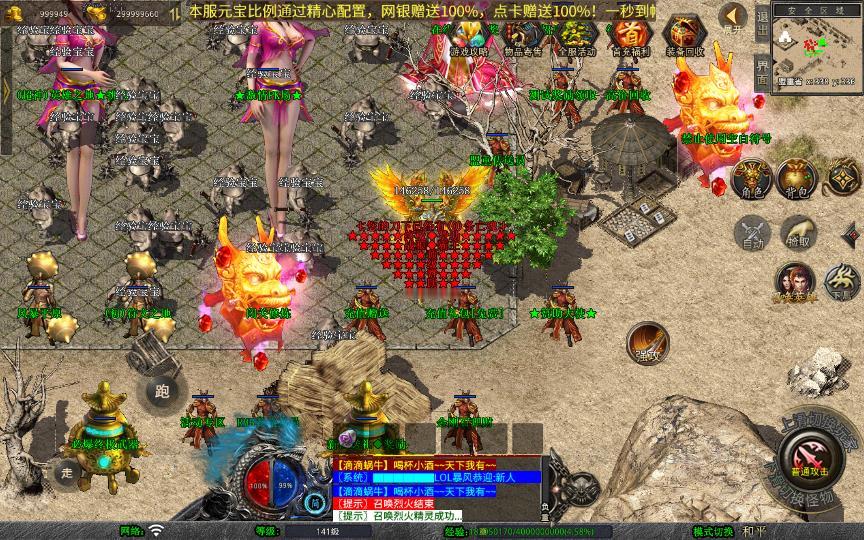
Task: Toggle 自动 auto-combat button
Action: (751, 232)
